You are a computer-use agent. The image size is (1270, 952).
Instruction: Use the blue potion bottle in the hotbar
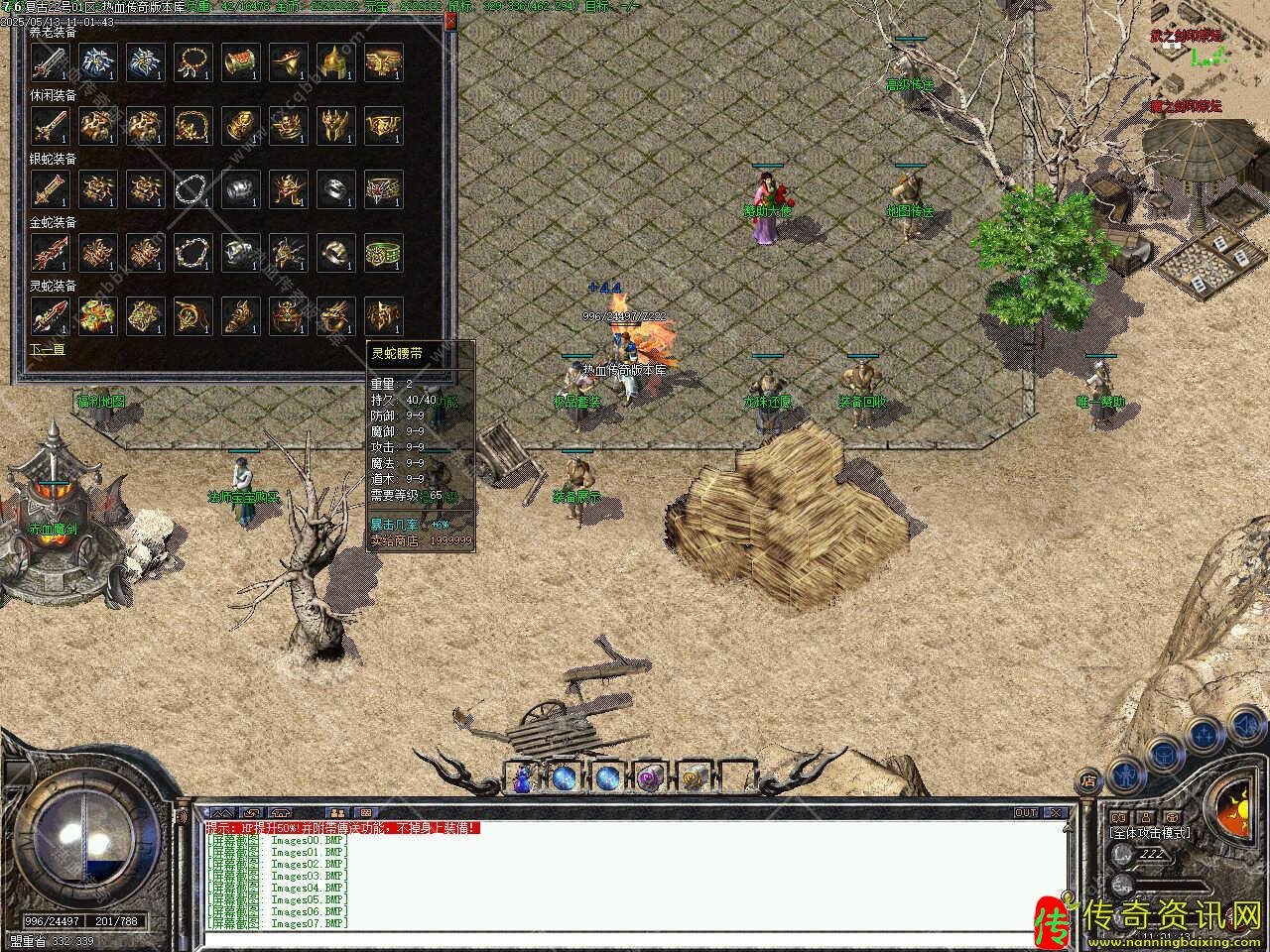pos(522,777)
